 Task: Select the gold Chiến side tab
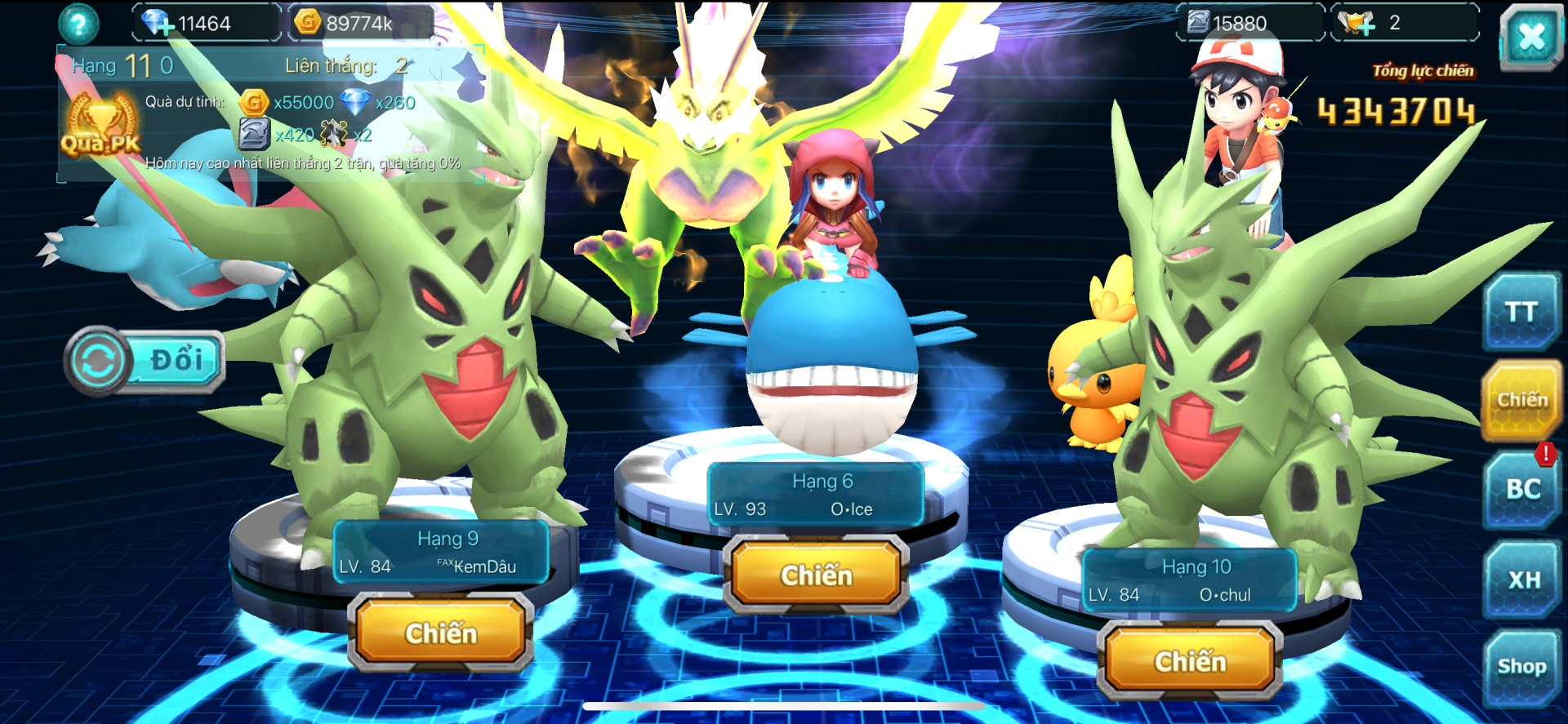coord(1521,400)
